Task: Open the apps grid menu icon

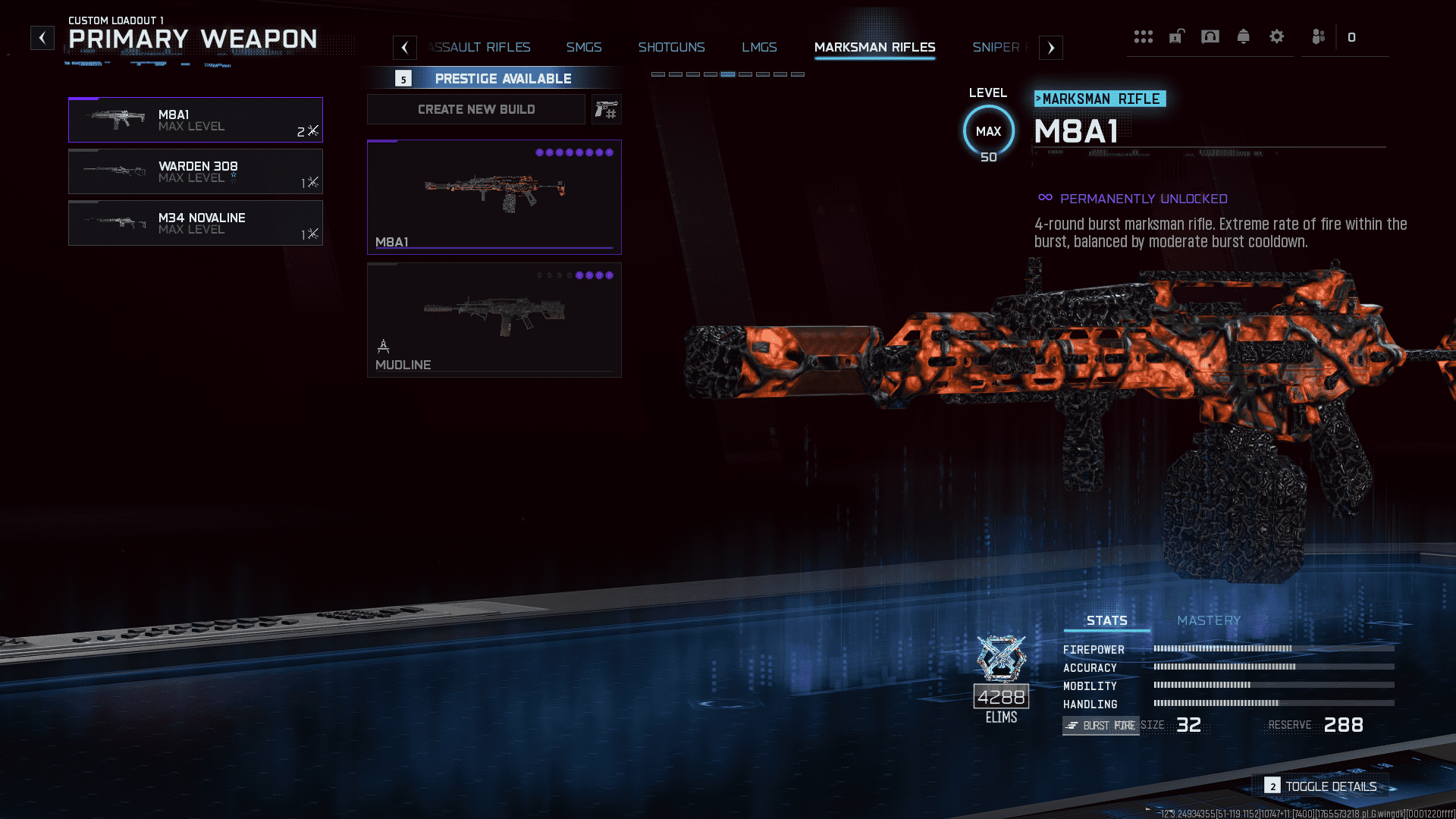Action: [x=1144, y=36]
